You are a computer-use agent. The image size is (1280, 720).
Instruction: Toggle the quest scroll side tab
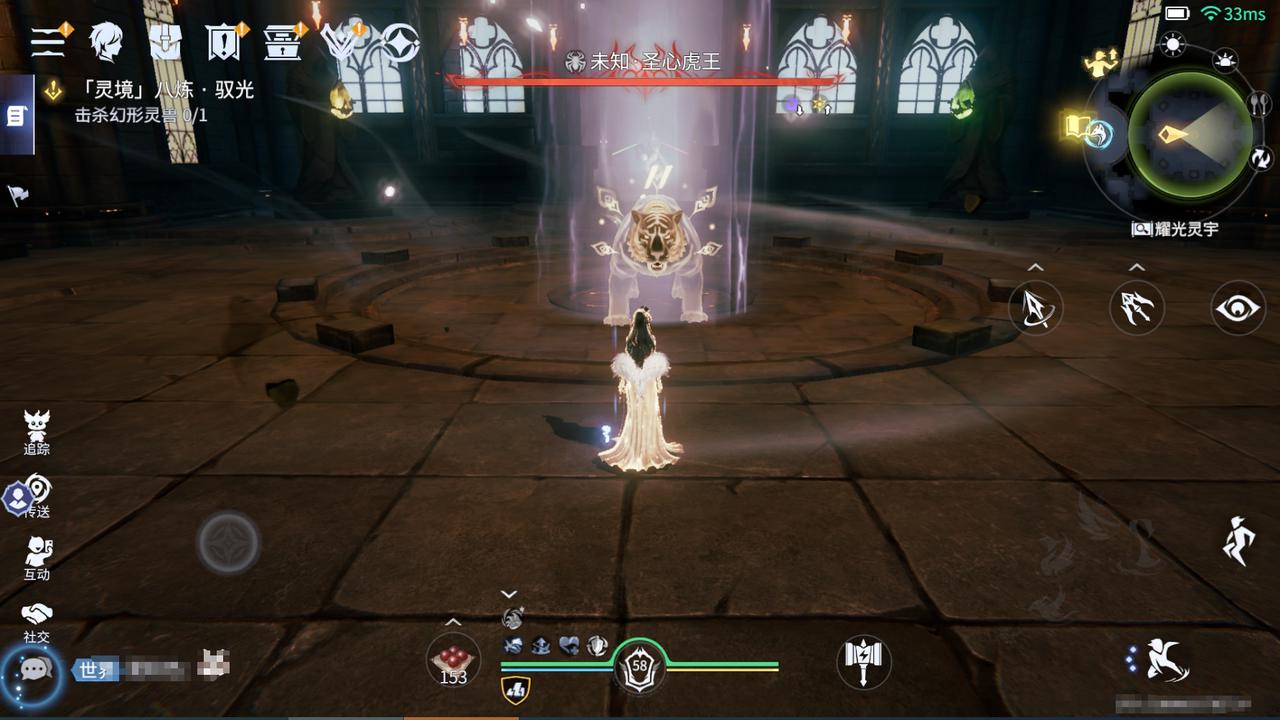(16, 116)
